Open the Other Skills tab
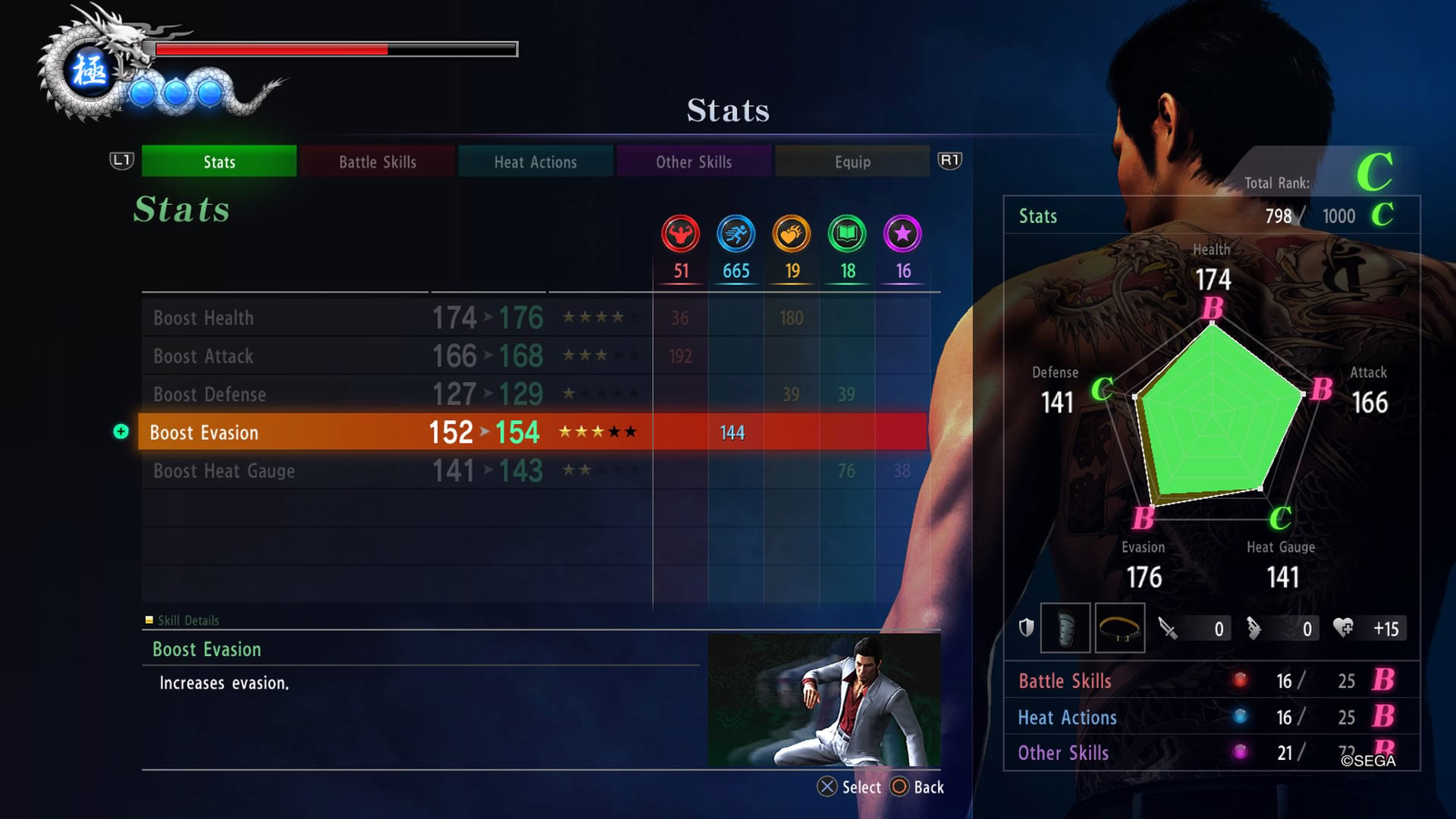The width and height of the screenshot is (1456, 819). tap(694, 162)
